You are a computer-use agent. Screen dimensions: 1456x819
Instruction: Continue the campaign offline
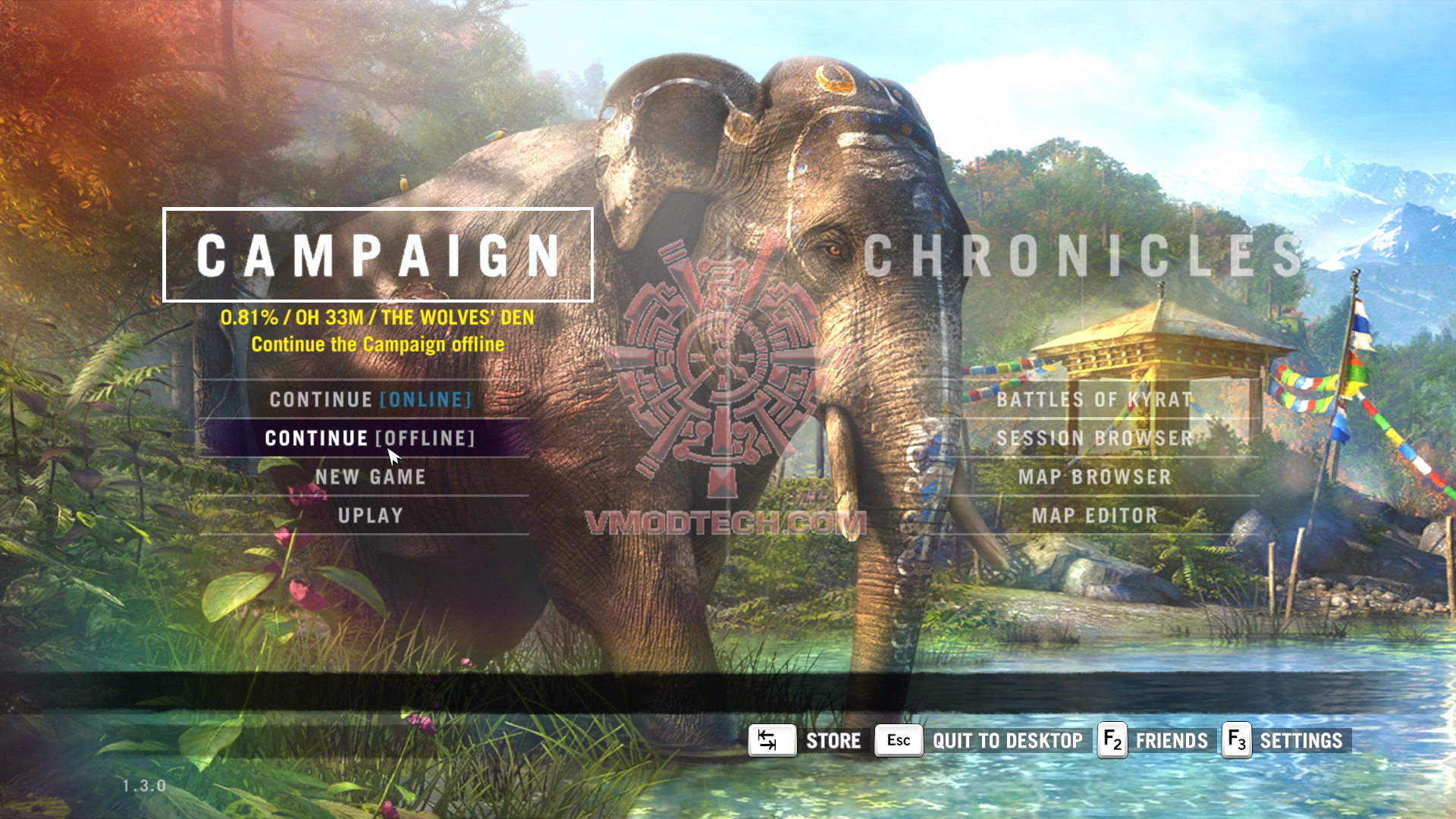369,438
